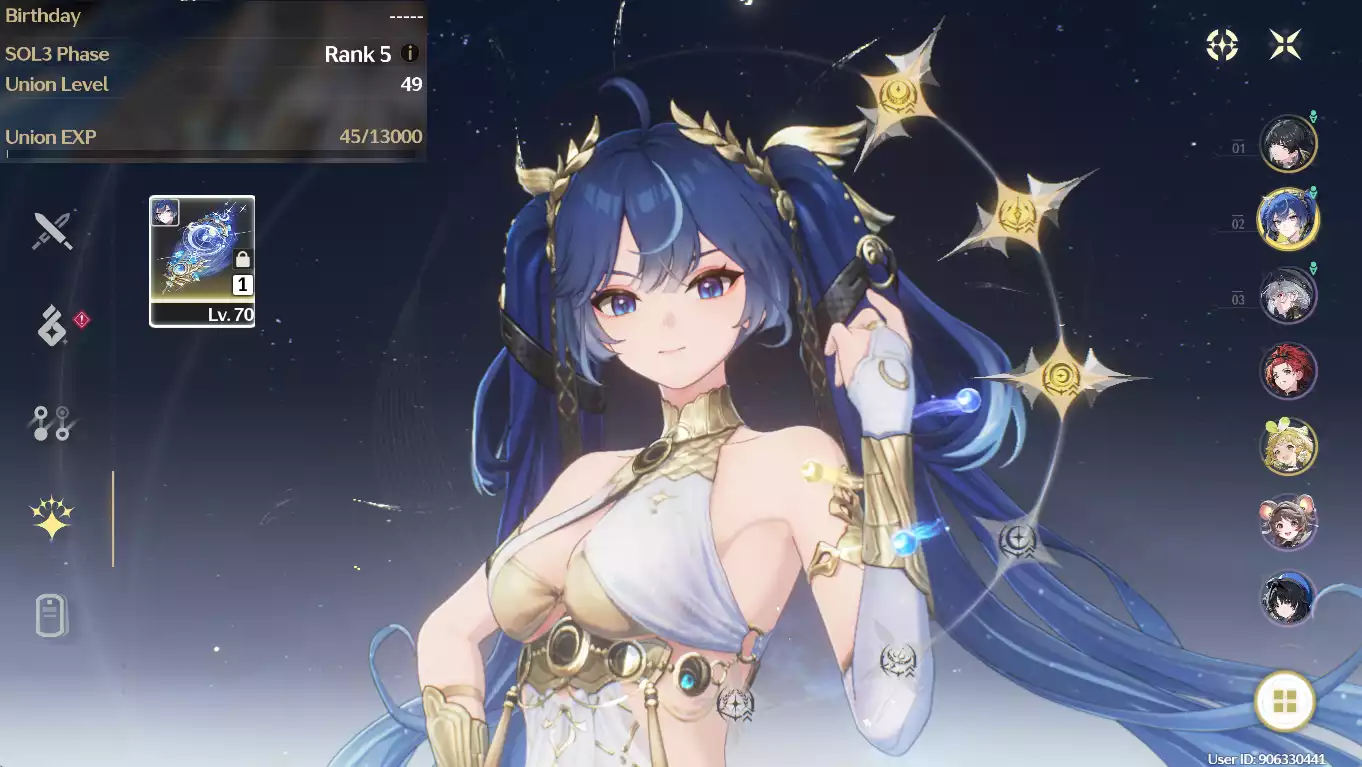Viewport: 1362px width, 767px height.
Task: Select the dark-haired character with blue hat
Action: click(x=1288, y=598)
